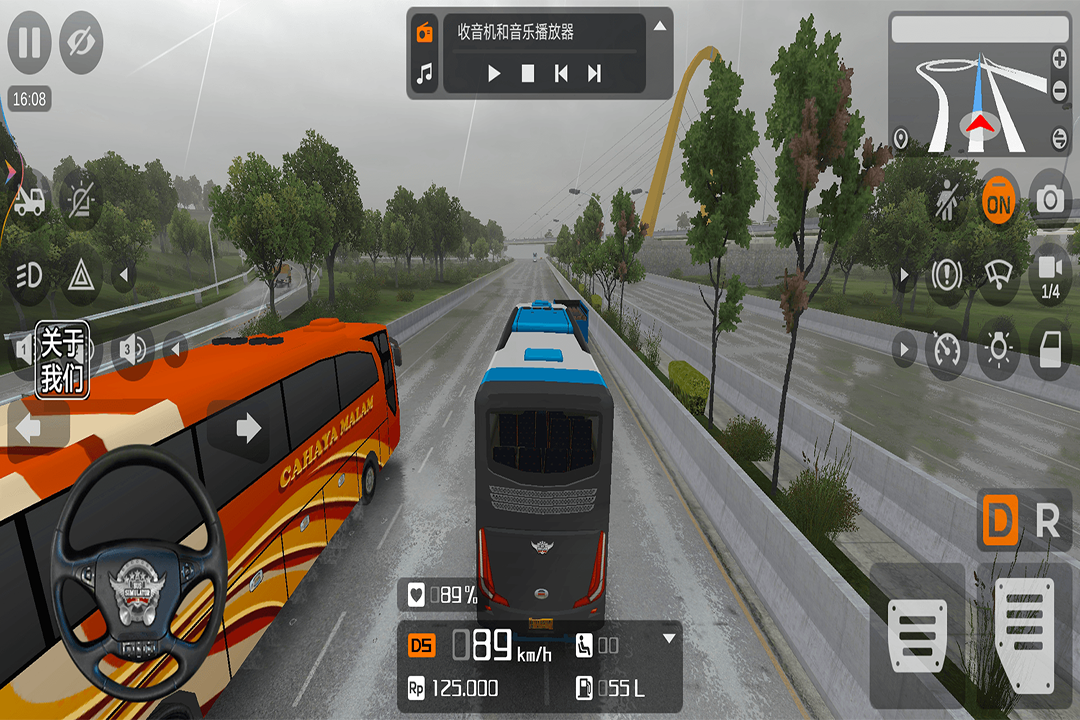Open the 关于我们 about us button
Viewport: 1080px width, 720px height.
[x=62, y=361]
